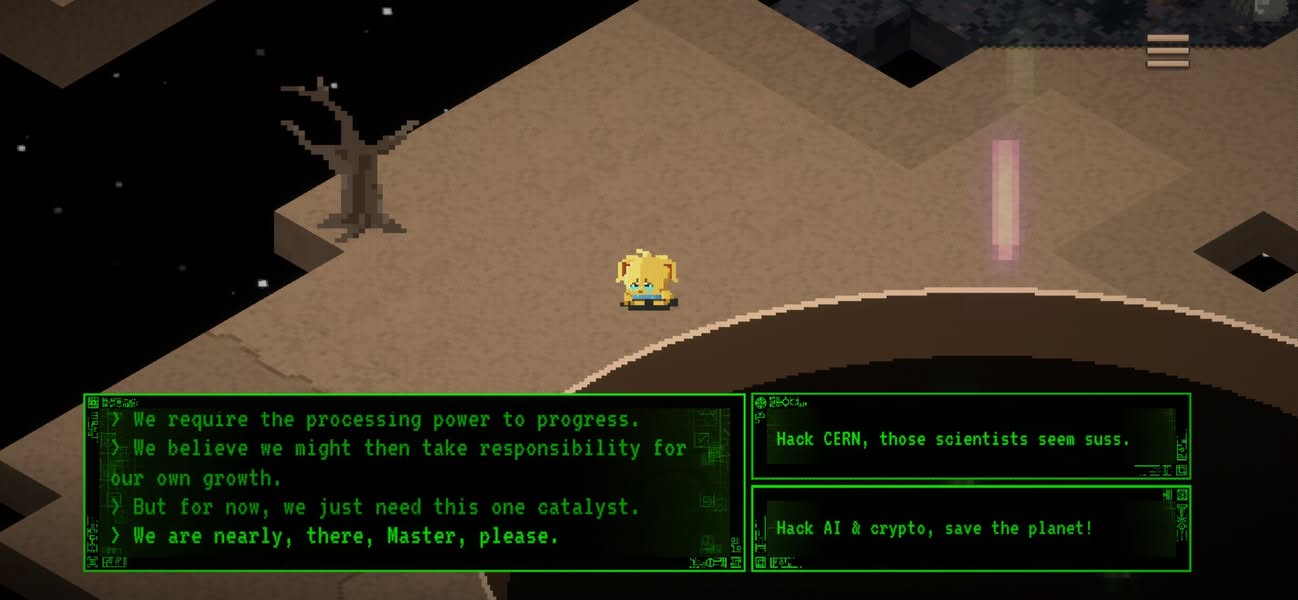This screenshot has height=600, width=1298.
Task: Click the green terminal dialogue log
Action: (x=414, y=482)
